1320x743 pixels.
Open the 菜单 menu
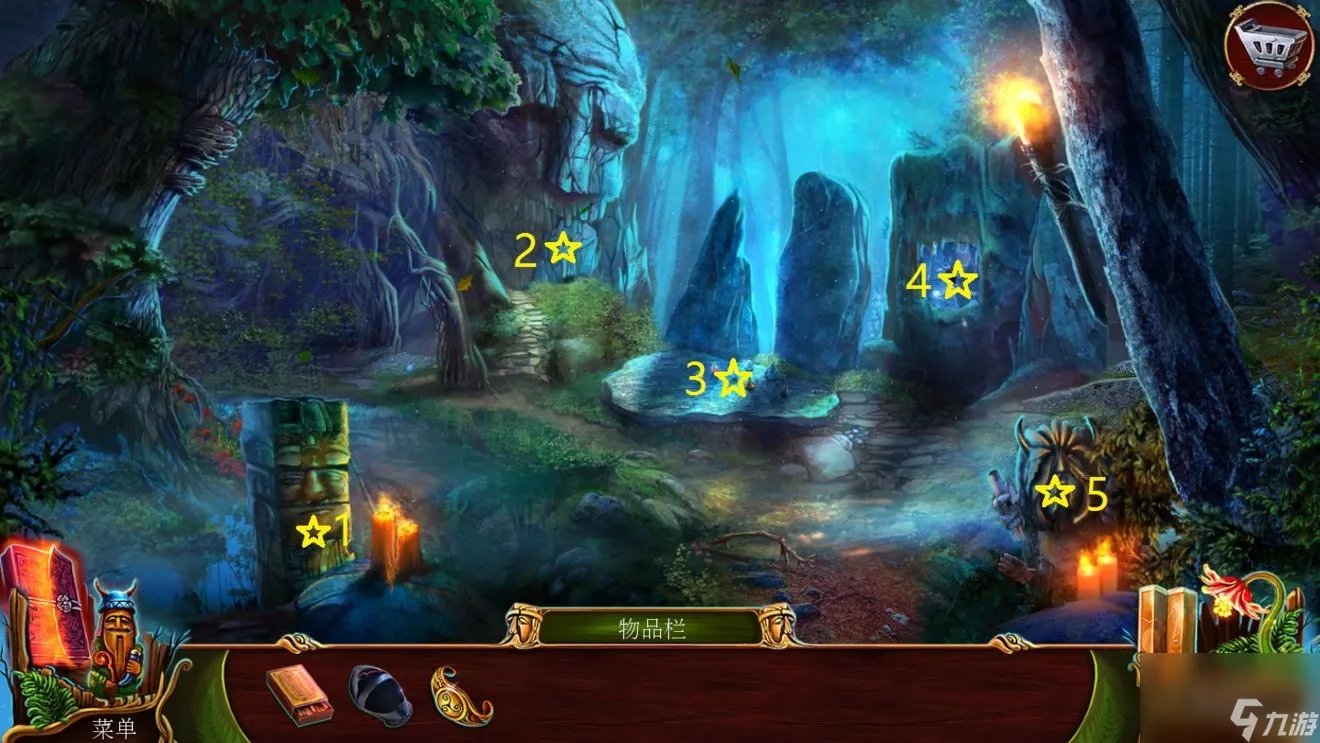pos(114,727)
